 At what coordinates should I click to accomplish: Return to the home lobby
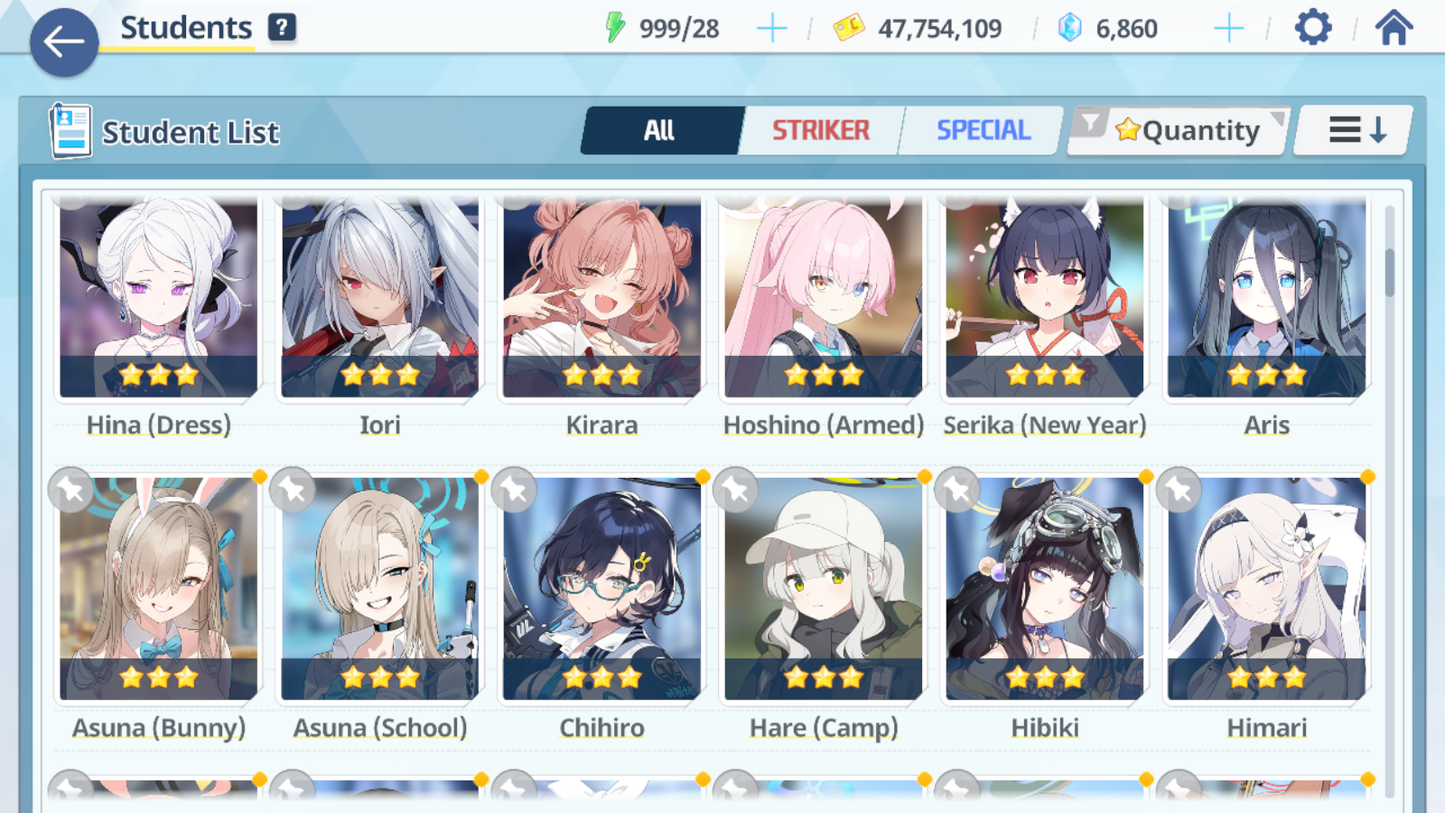pos(1393,28)
